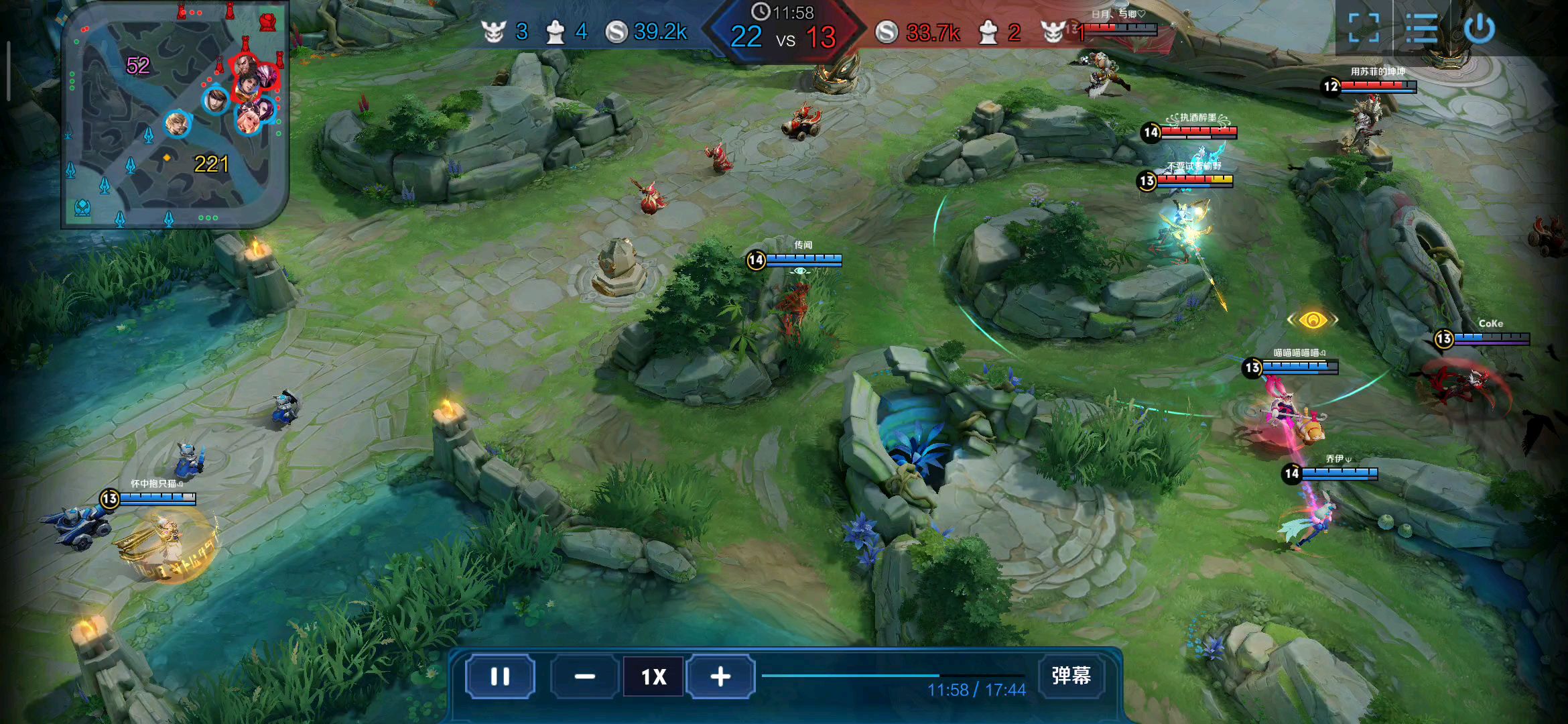Toggle the 弹幕 bullet comments button
The width and height of the screenshot is (1568, 724).
click(x=1071, y=675)
